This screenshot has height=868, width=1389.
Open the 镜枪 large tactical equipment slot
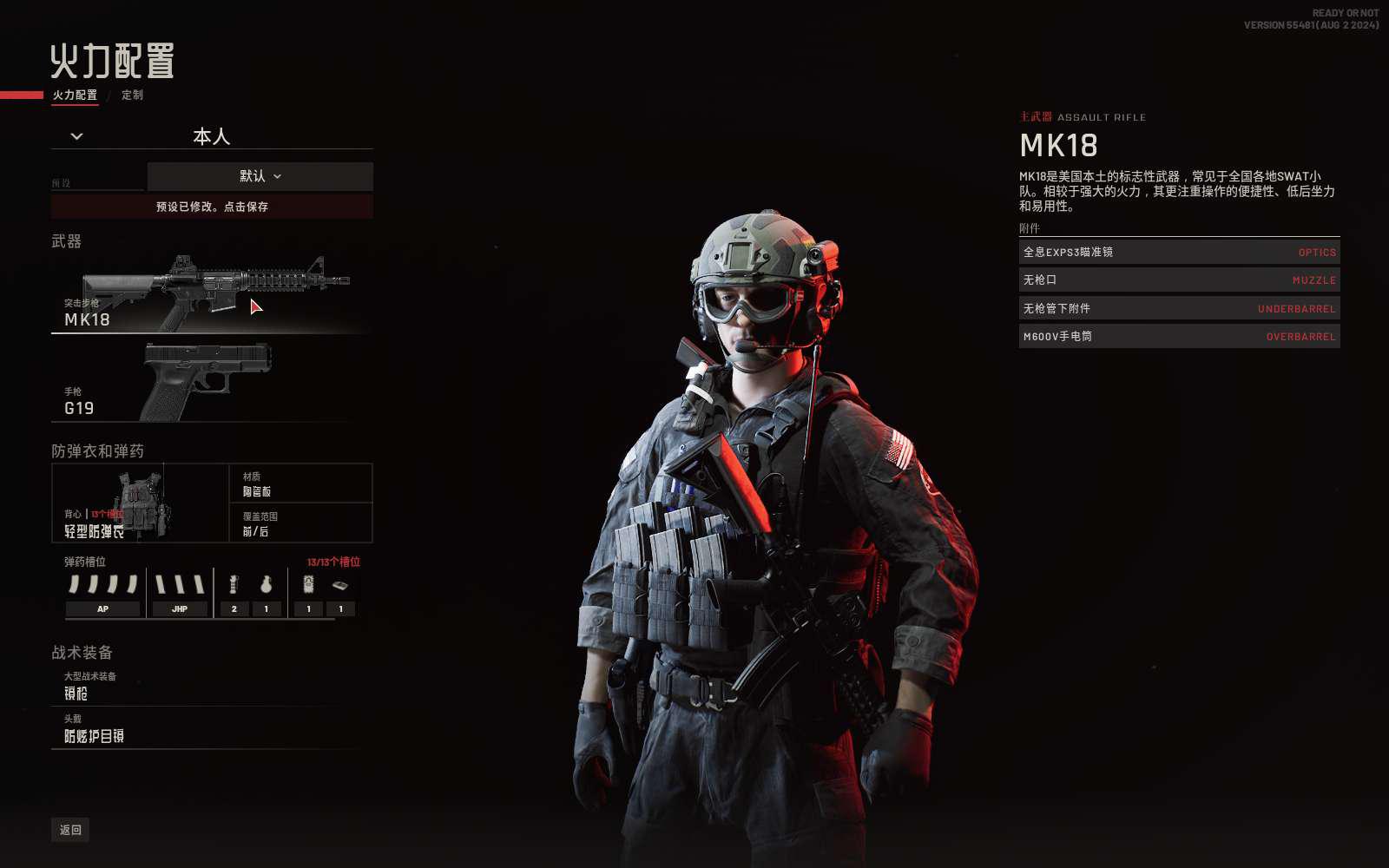click(x=210, y=686)
